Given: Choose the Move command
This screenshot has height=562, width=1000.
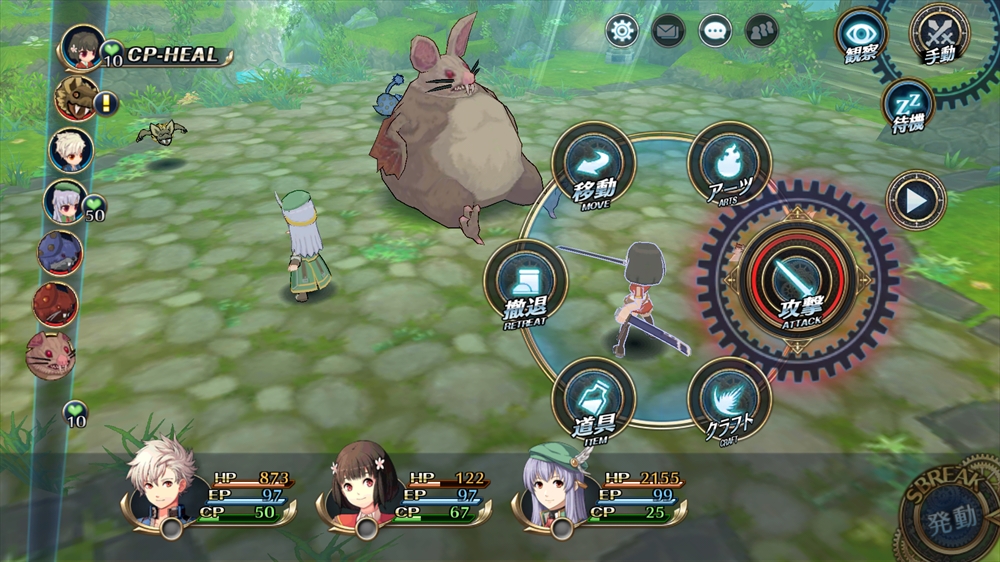Looking at the screenshot, I should pos(593,164).
